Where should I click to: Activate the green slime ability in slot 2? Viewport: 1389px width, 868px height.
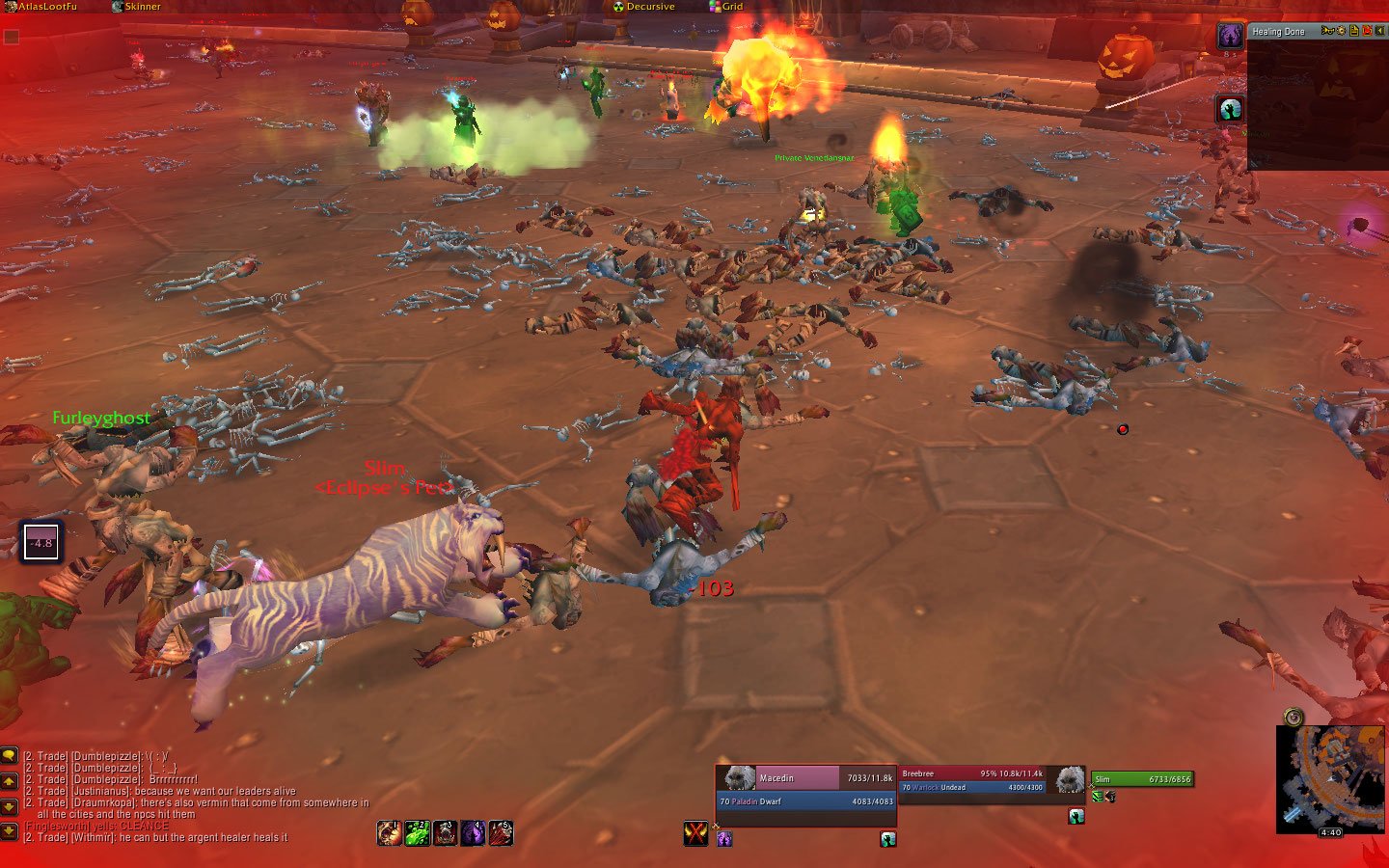[417, 833]
